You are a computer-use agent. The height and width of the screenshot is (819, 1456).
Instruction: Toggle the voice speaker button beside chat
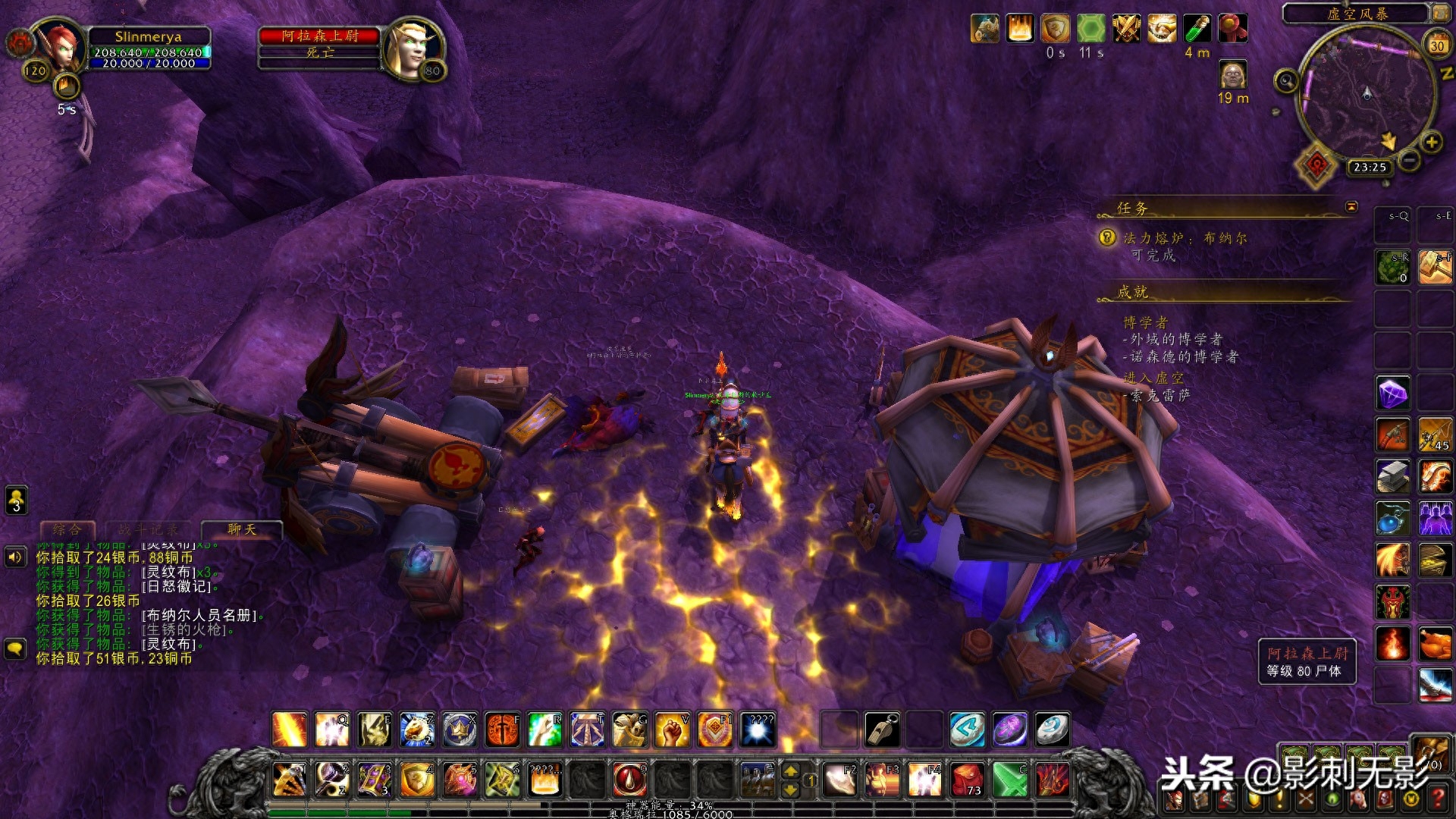16,557
